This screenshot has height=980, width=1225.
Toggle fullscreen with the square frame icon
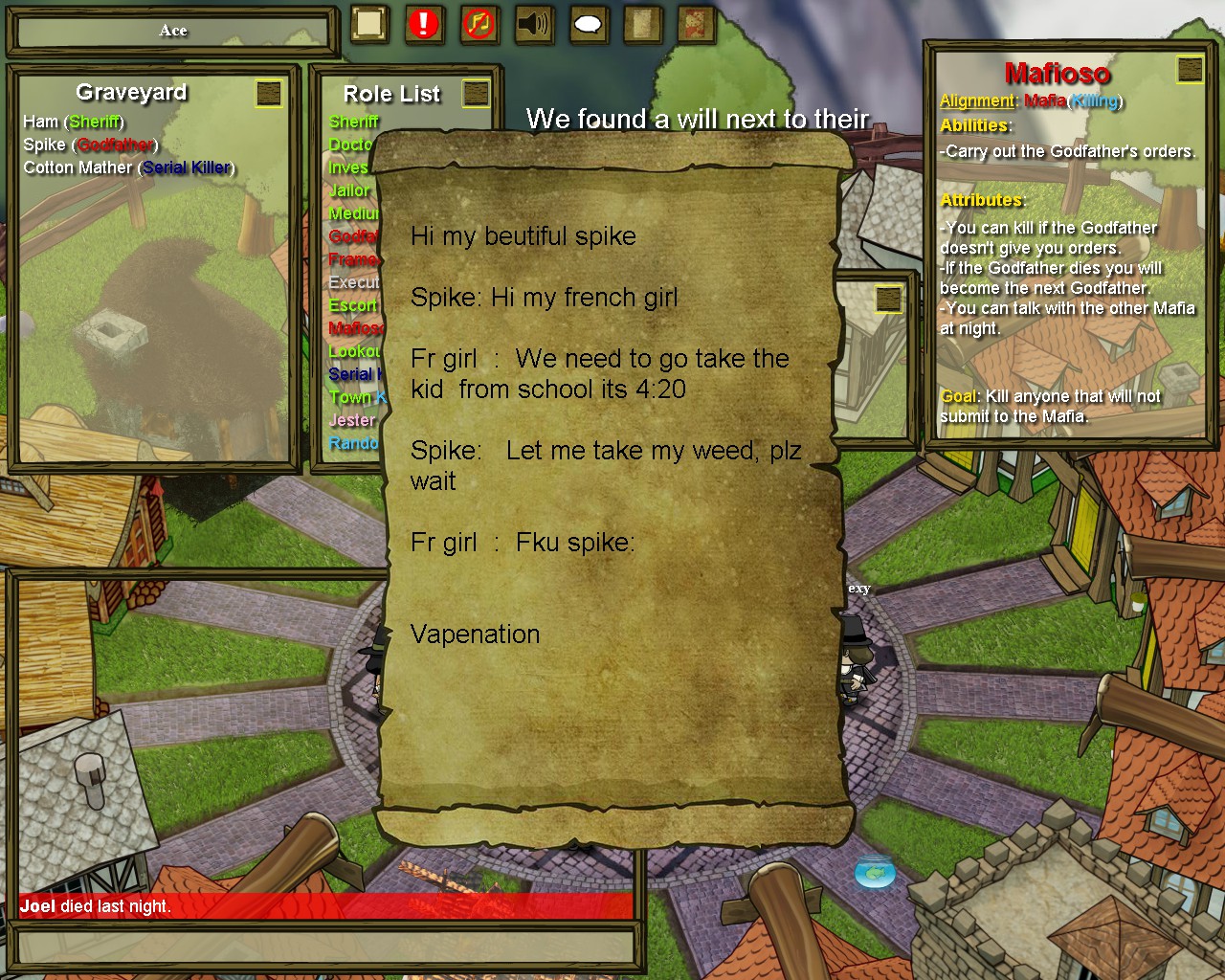click(368, 24)
